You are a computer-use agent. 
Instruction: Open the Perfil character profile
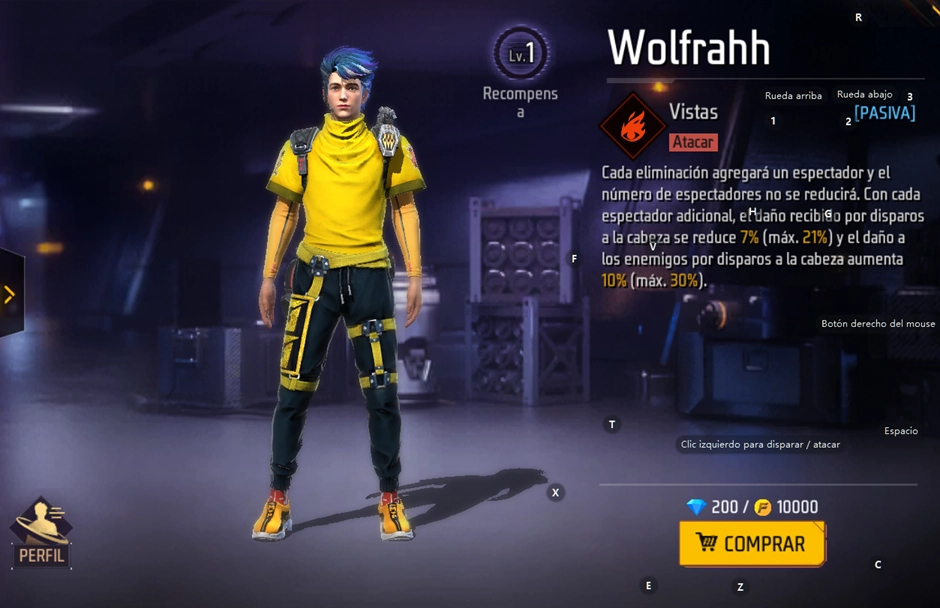tap(41, 534)
